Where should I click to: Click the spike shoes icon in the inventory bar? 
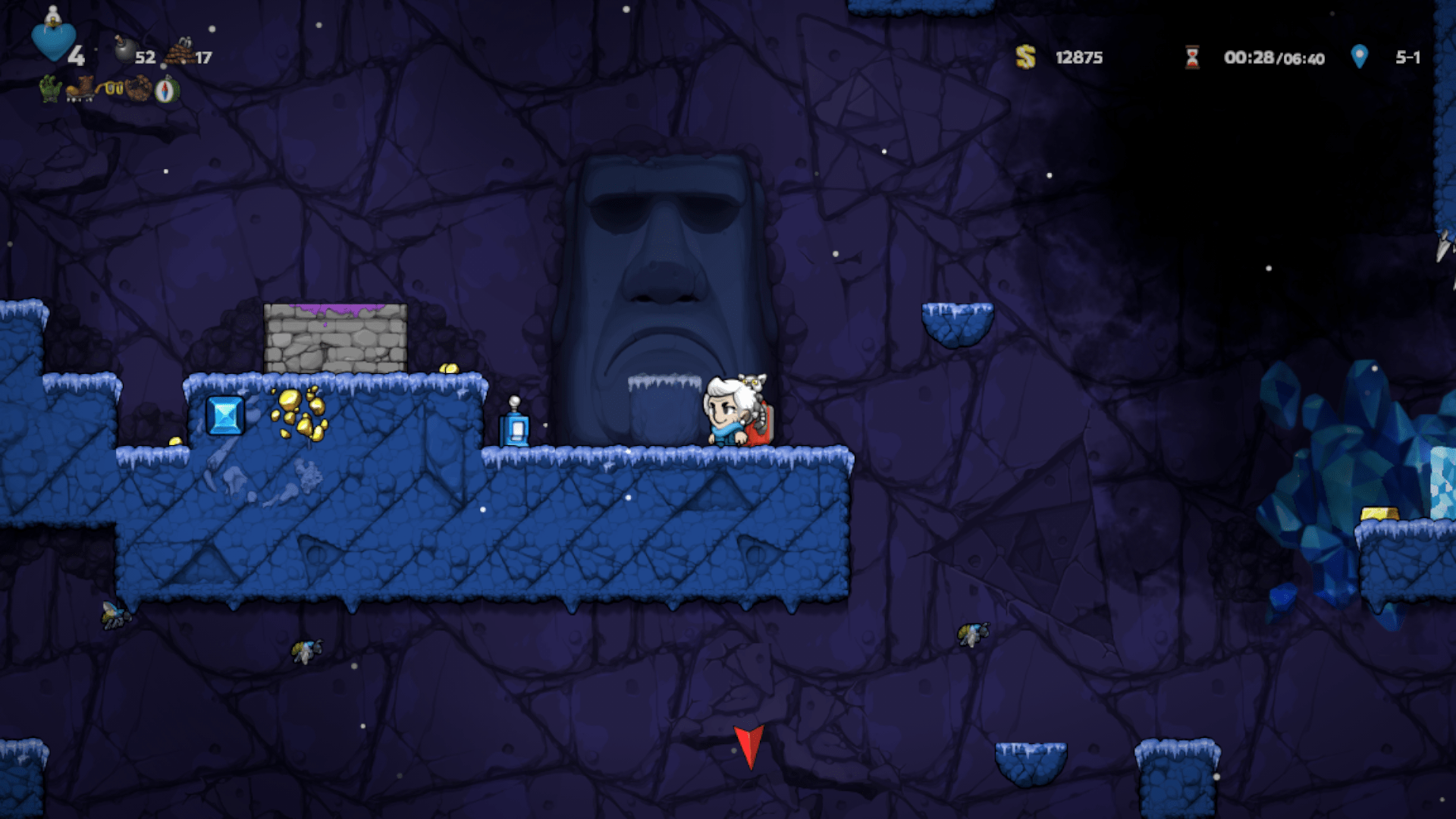click(x=82, y=89)
